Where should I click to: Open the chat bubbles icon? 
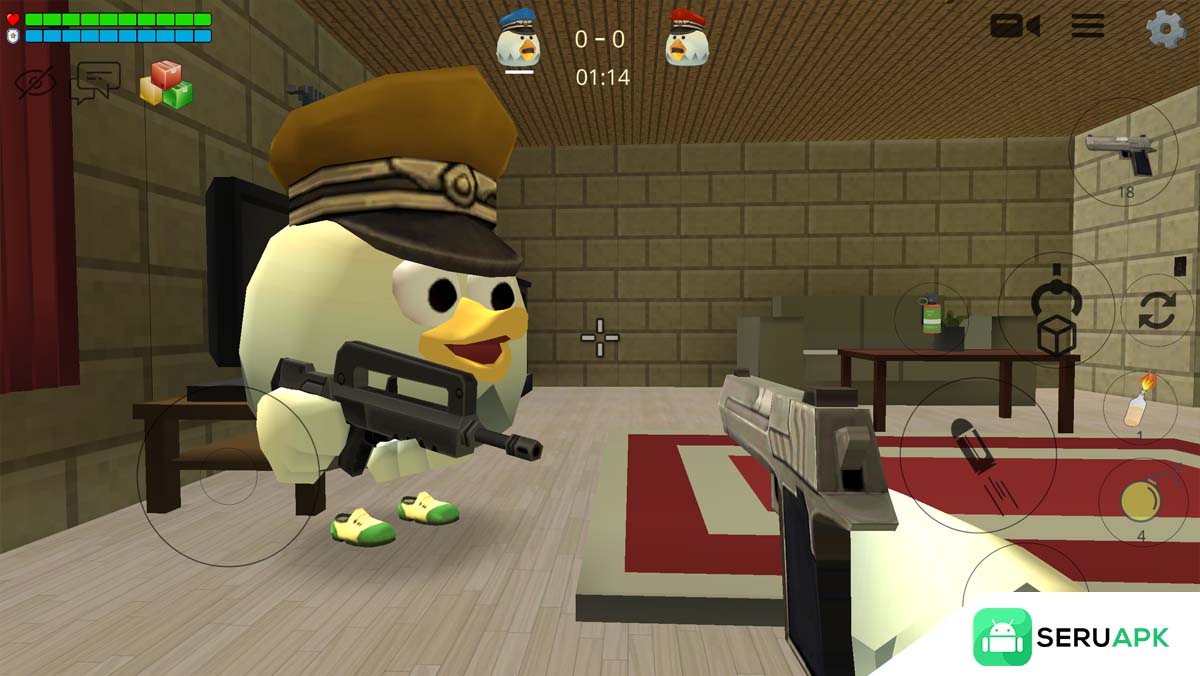coord(95,82)
